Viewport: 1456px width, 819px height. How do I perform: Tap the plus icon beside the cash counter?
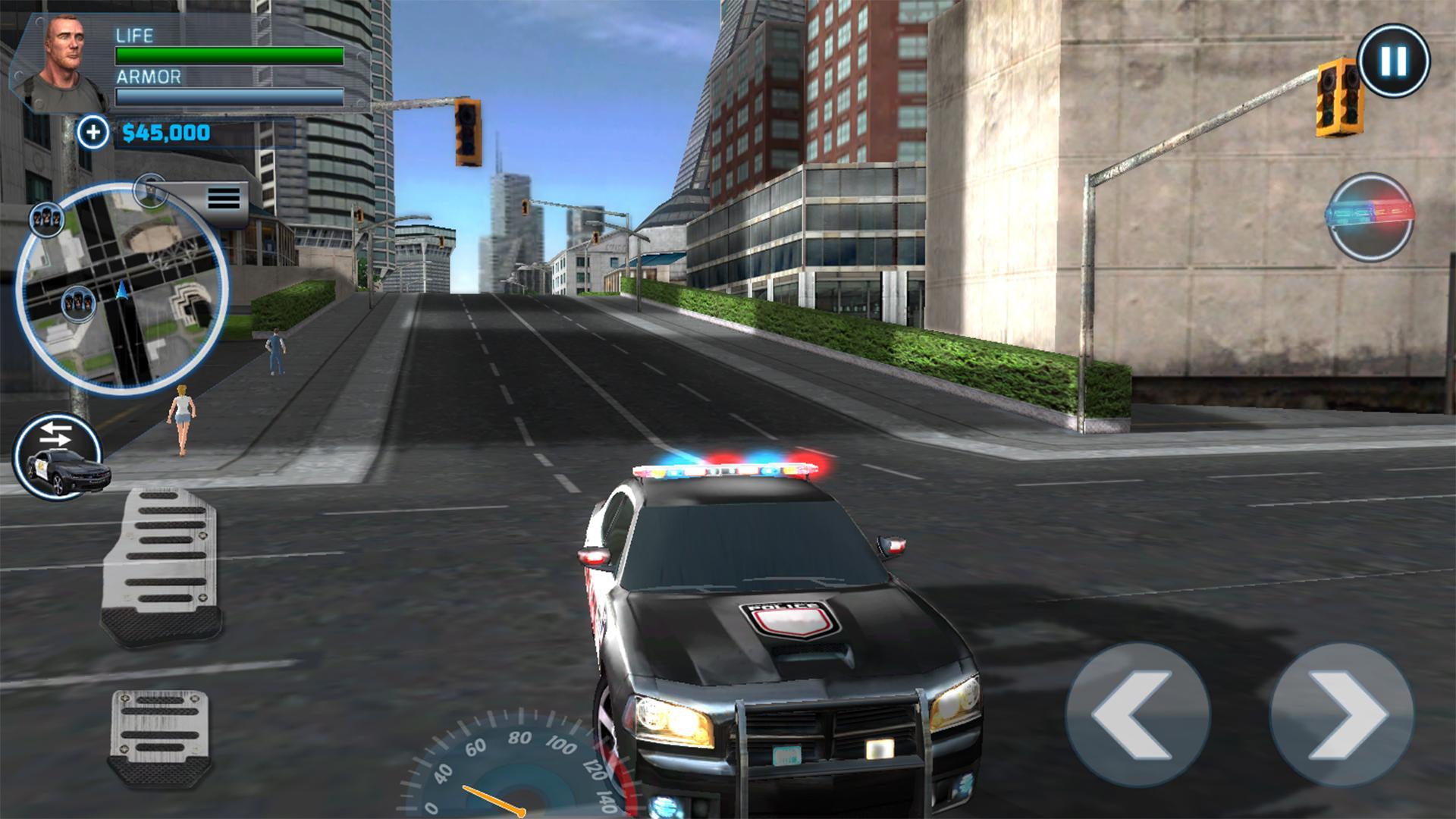93,133
